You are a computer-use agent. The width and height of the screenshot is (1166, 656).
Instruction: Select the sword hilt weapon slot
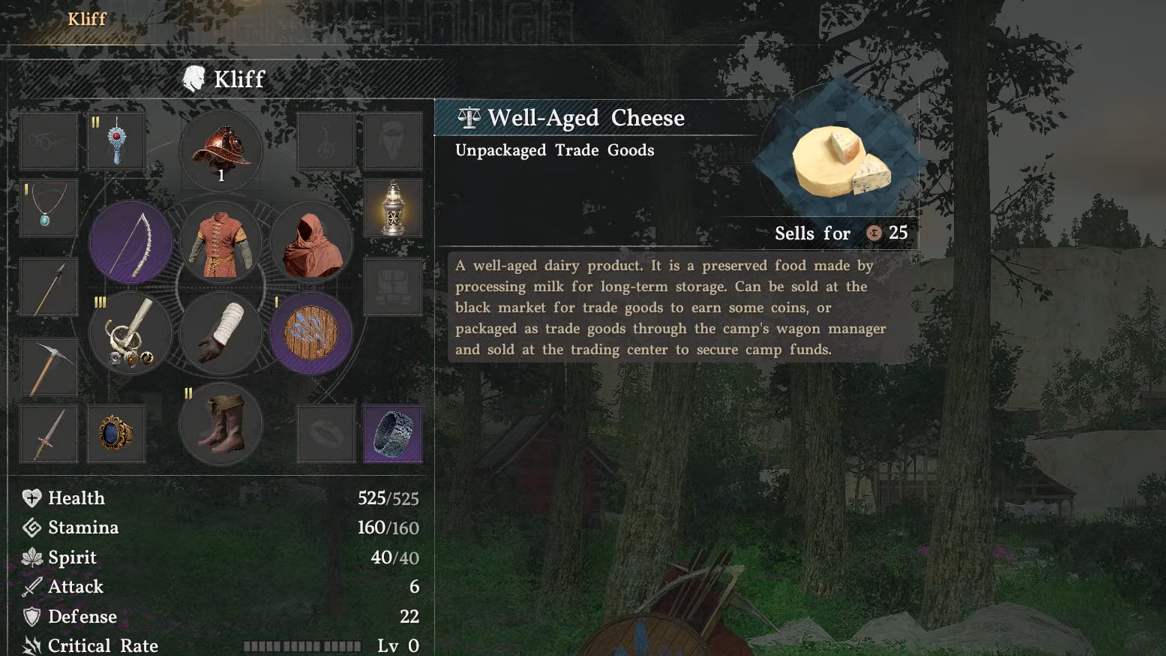(x=130, y=334)
